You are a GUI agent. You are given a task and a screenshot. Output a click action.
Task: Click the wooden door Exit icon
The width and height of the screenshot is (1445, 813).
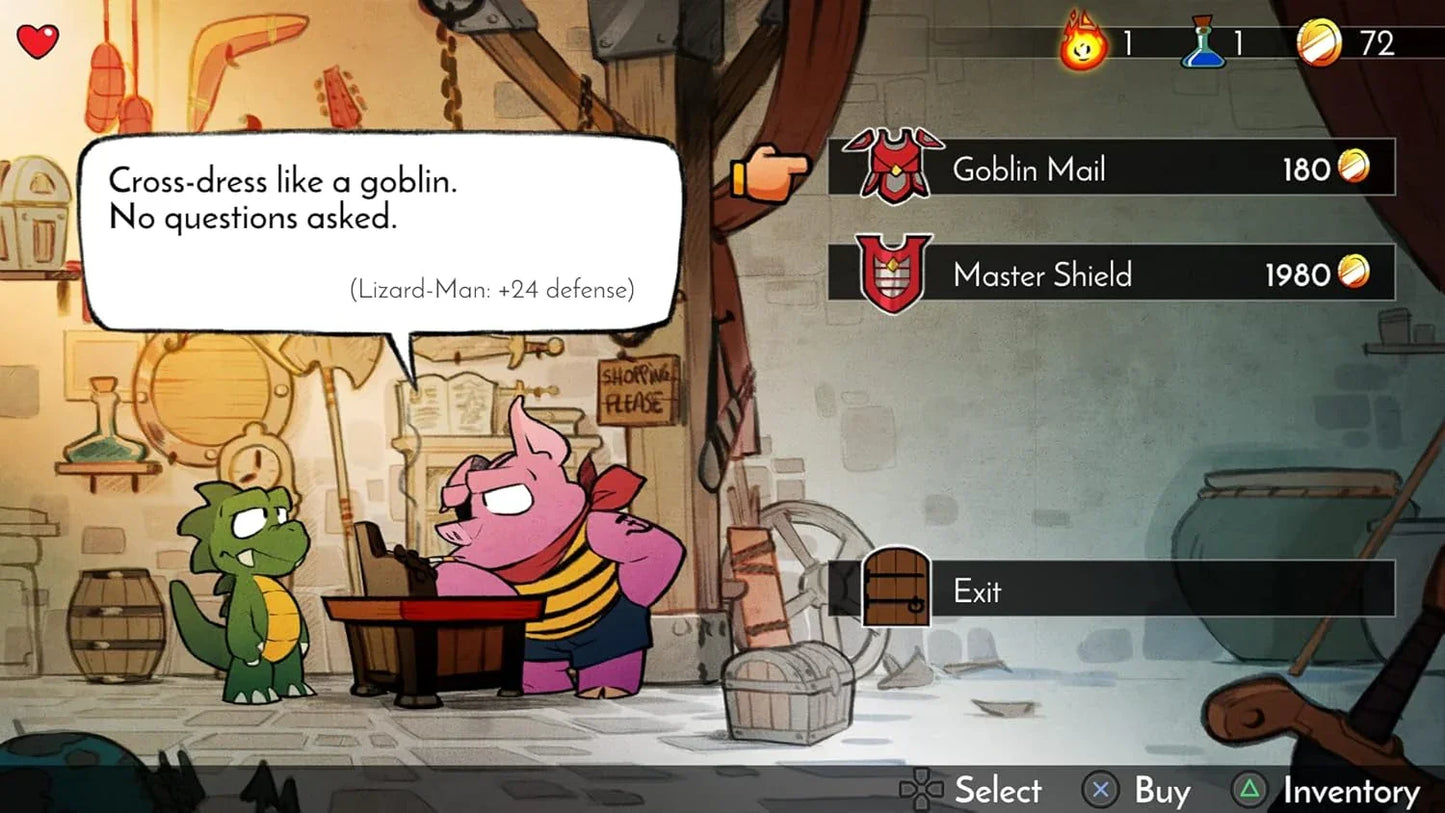tap(893, 590)
